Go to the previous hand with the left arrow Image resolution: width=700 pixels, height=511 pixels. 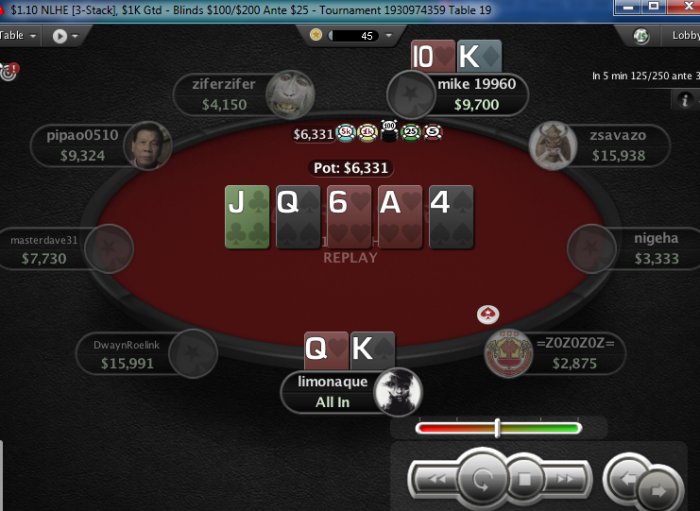click(x=626, y=478)
